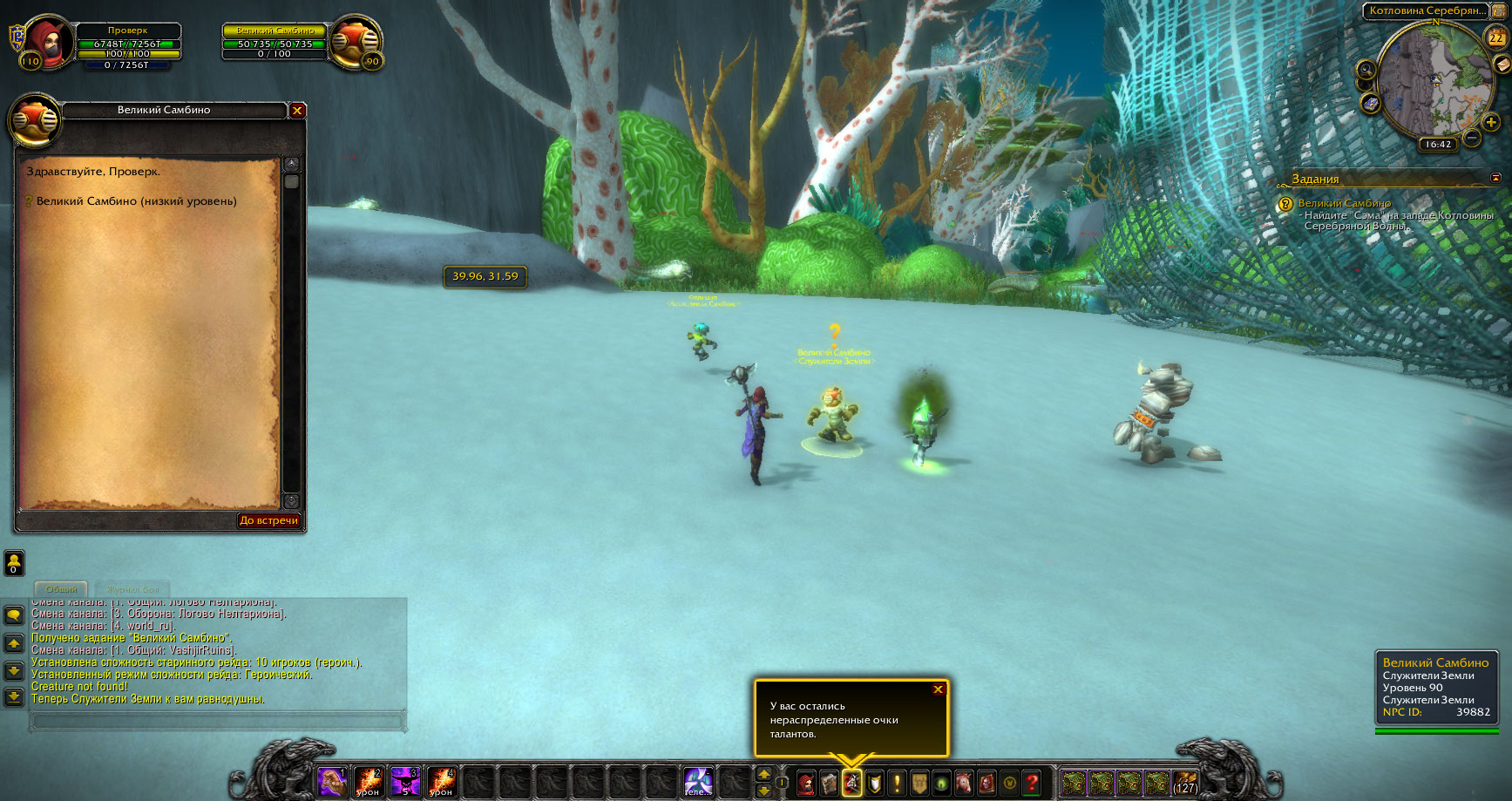Activate the purple fist ability in slot 1
Screen dimensions: 1512x801
pyautogui.click(x=332, y=782)
